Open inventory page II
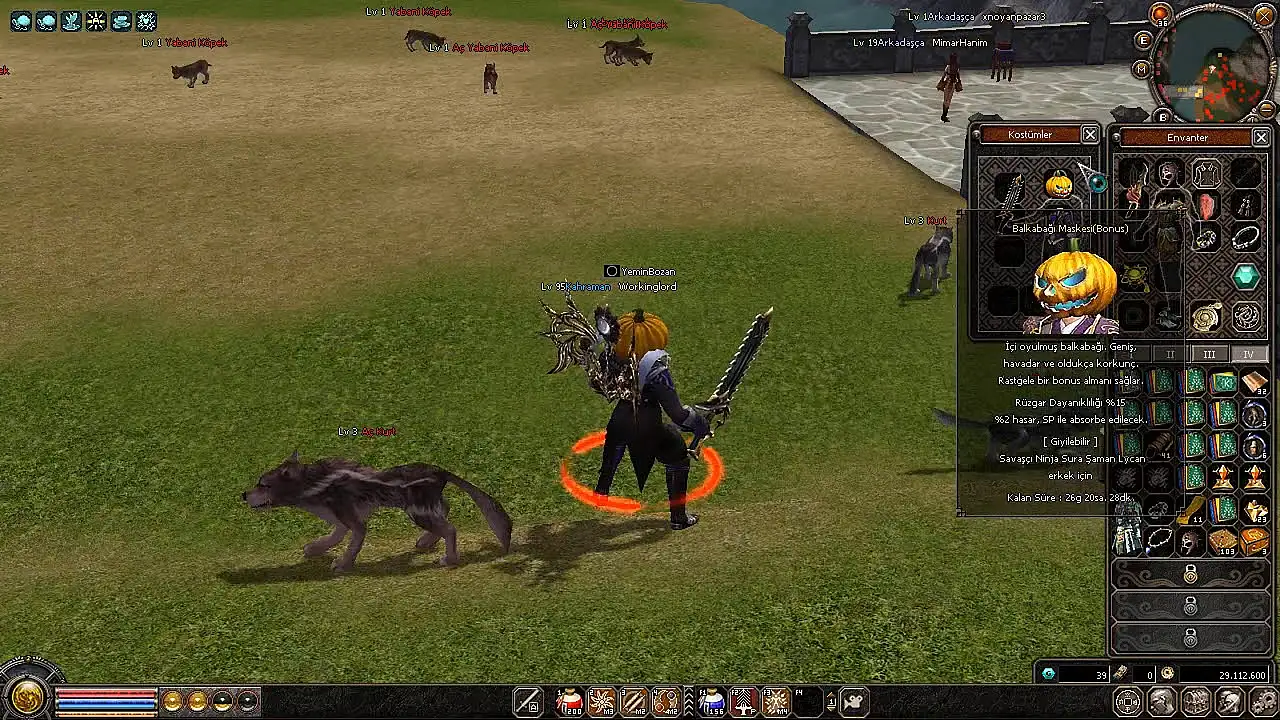The image size is (1280, 720). point(1170,354)
